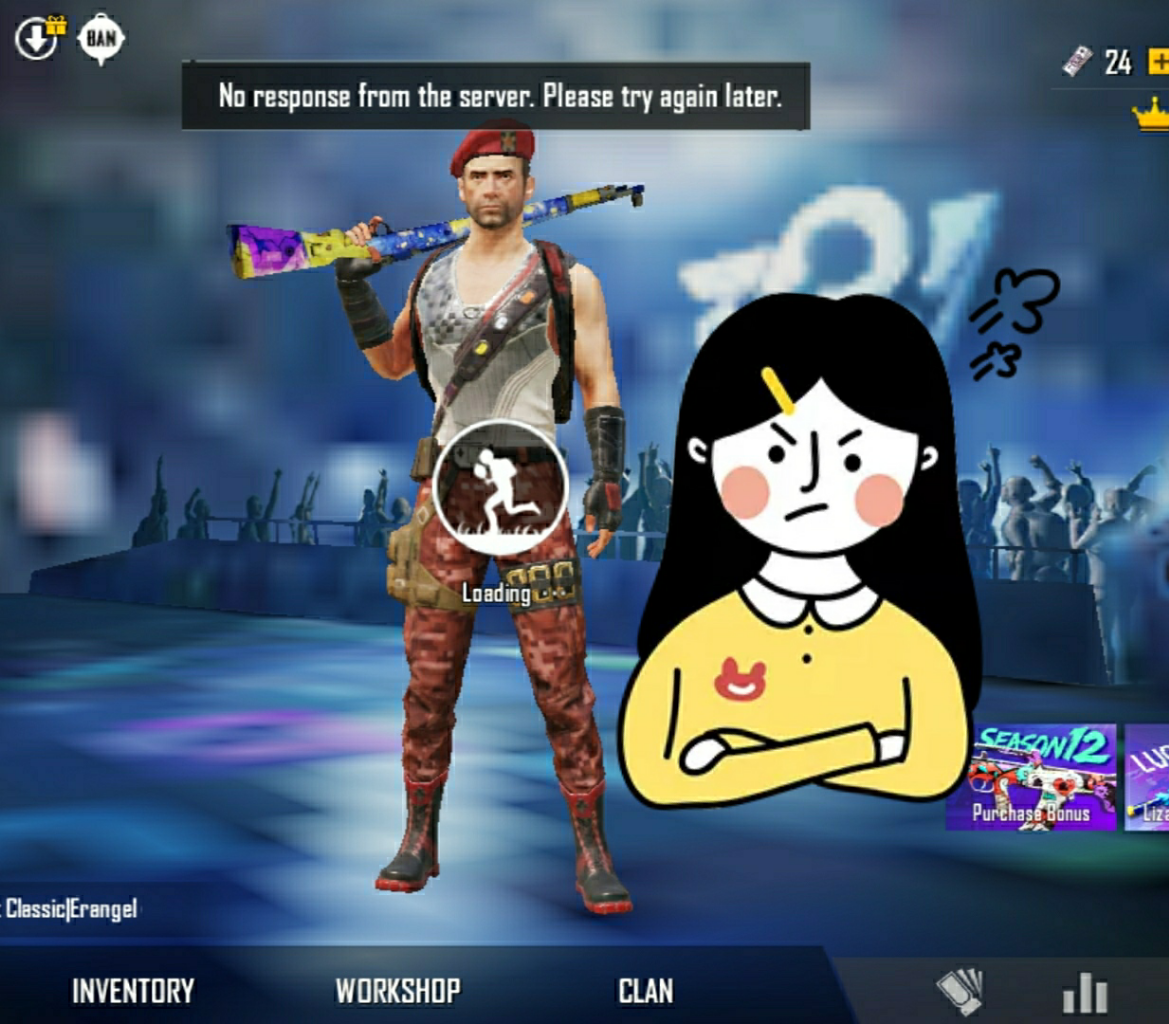Open the Season 12 Purchase Bonus banner

(1032, 777)
